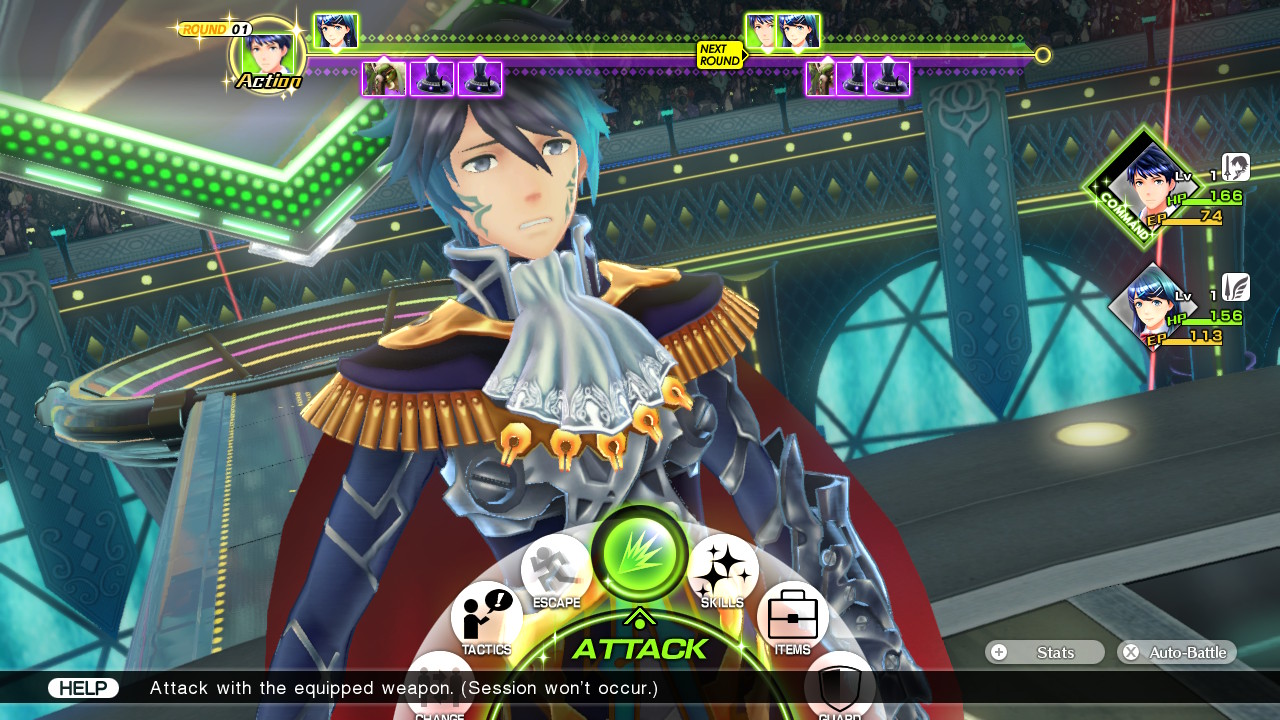Open the Skills command

[x=722, y=571]
